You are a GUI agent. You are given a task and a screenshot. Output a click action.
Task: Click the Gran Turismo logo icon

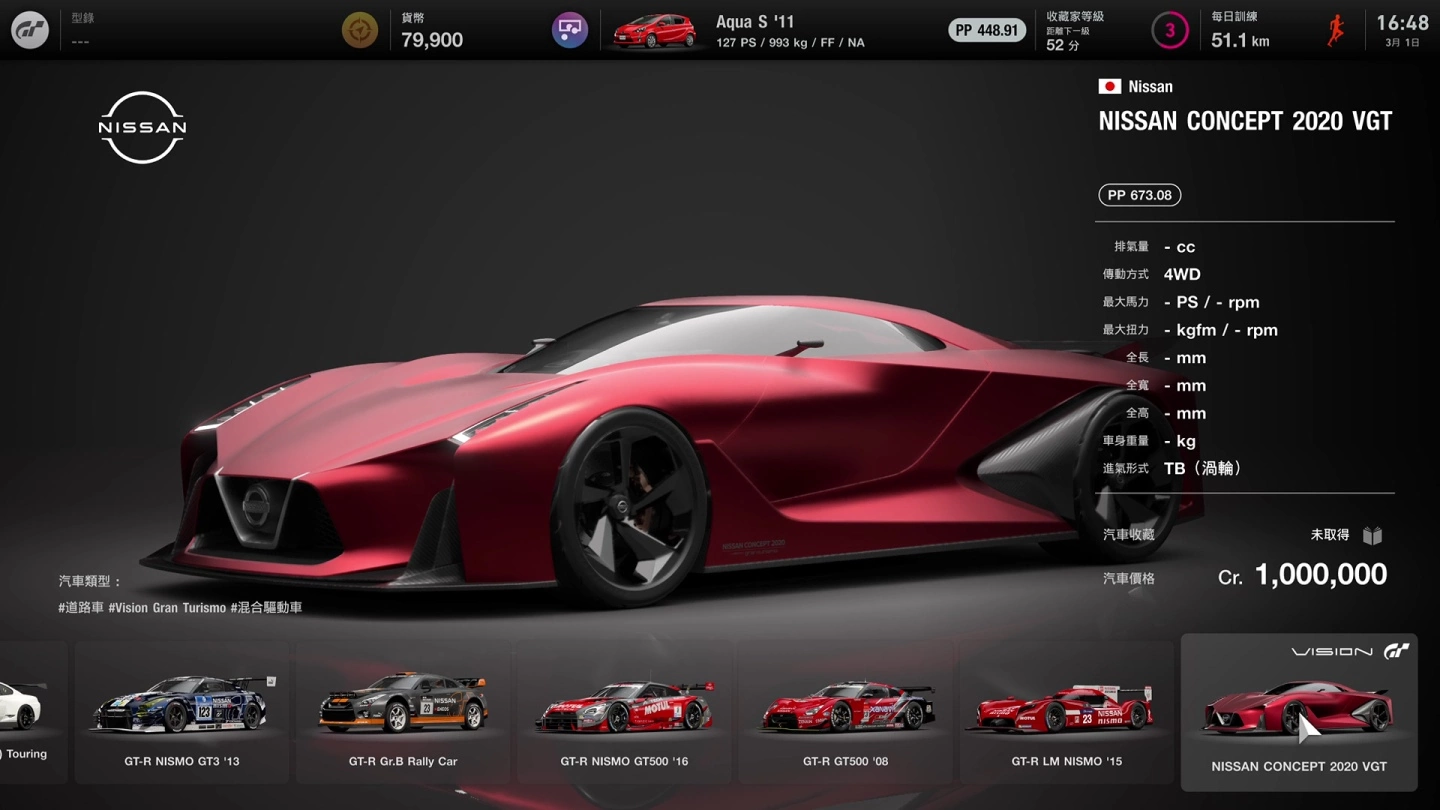pyautogui.click(x=30, y=30)
